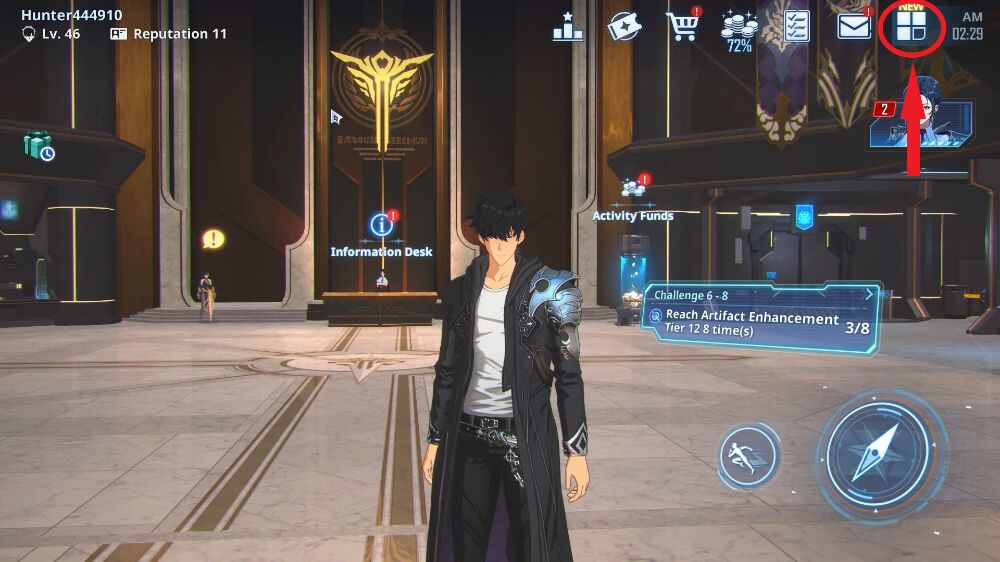
Task: Open the rankings podium icon
Action: [568, 27]
